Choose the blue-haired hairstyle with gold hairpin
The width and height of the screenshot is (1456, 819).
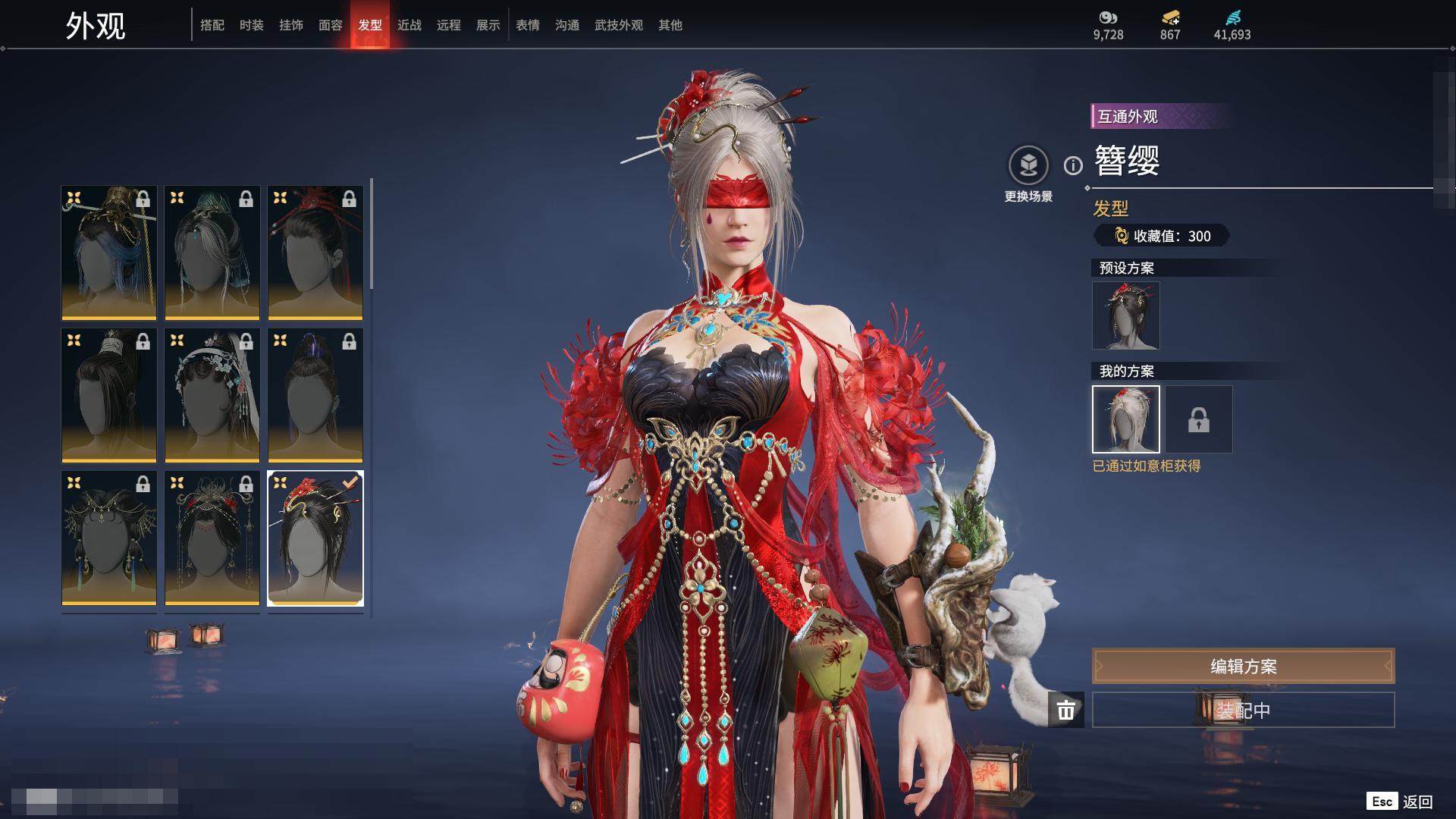(109, 253)
